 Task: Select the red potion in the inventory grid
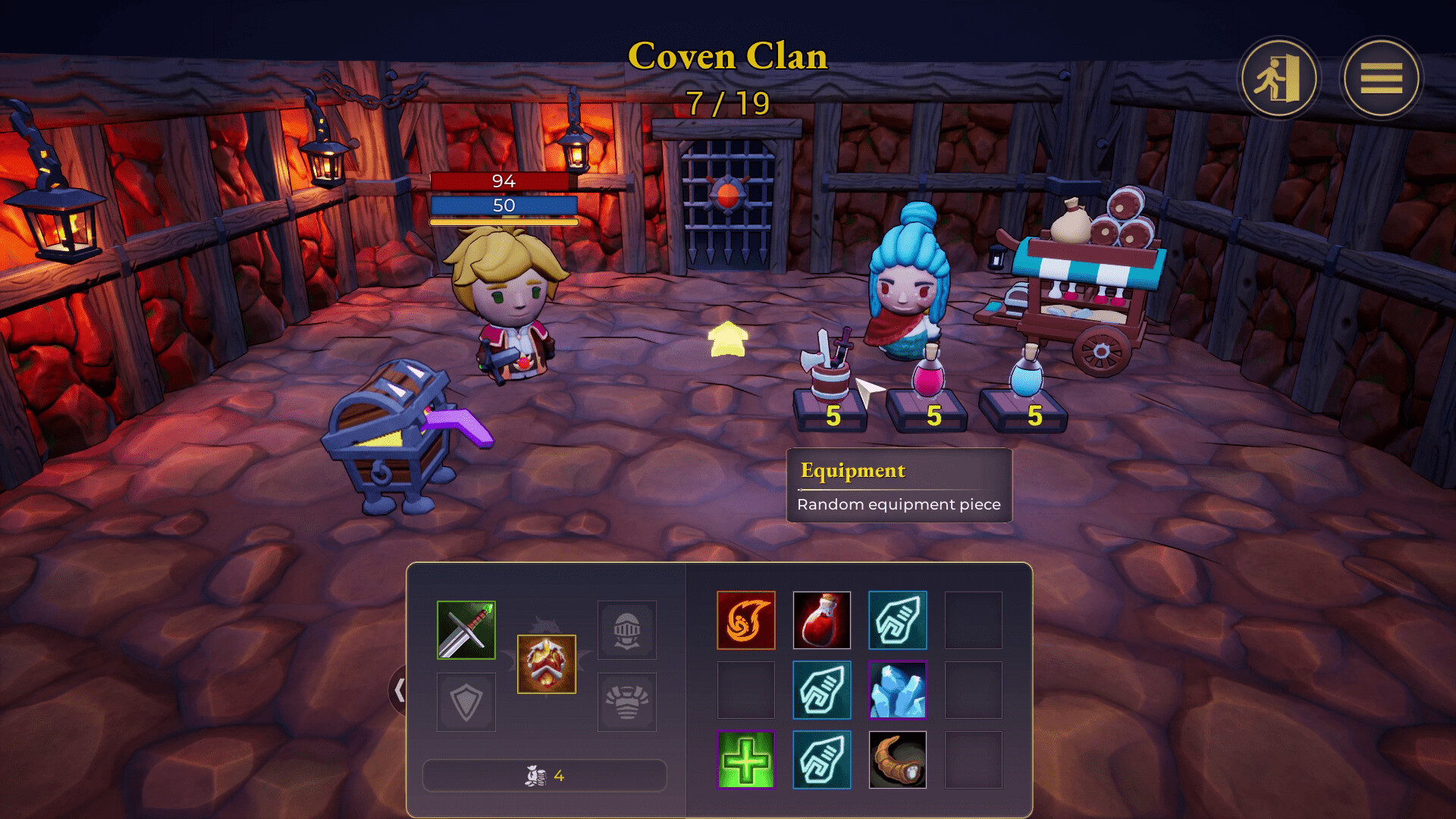[x=822, y=620]
